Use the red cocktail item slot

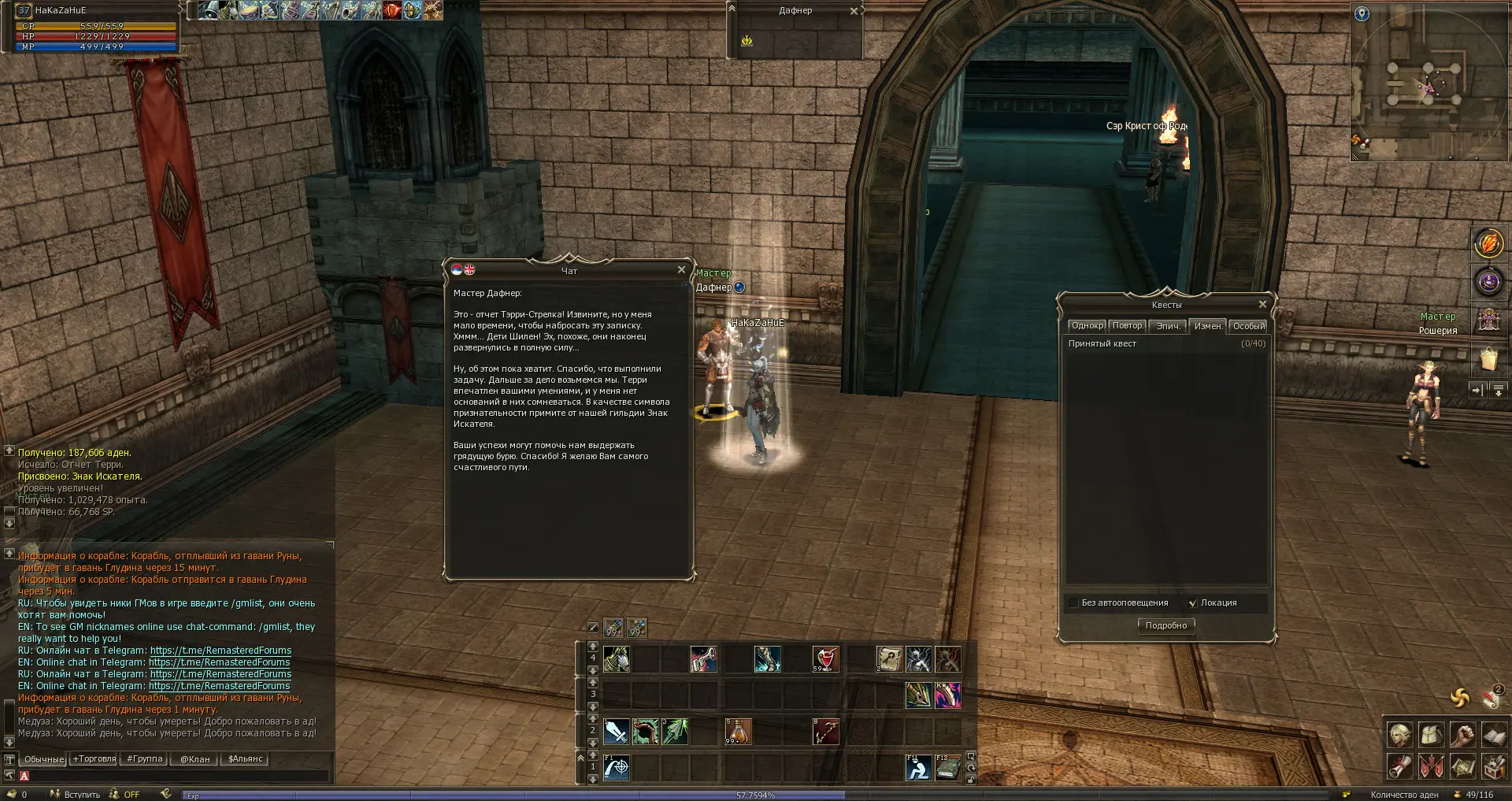(x=825, y=658)
